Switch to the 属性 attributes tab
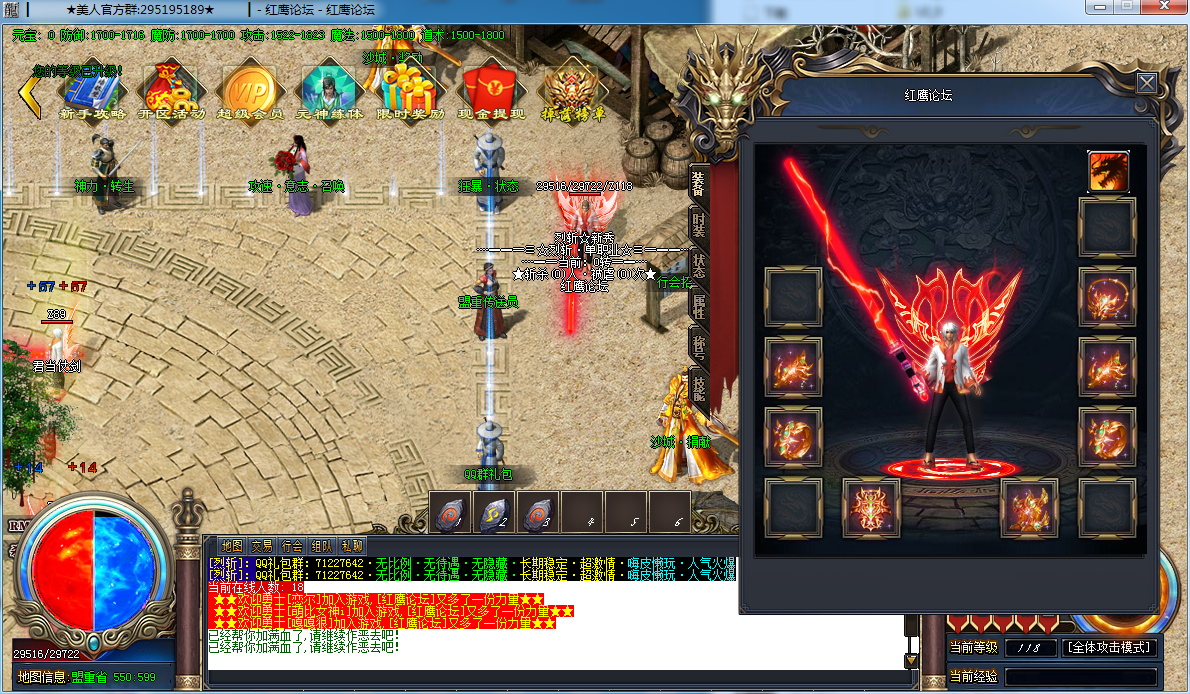Screen dimensions: 1190x694 (699, 308)
